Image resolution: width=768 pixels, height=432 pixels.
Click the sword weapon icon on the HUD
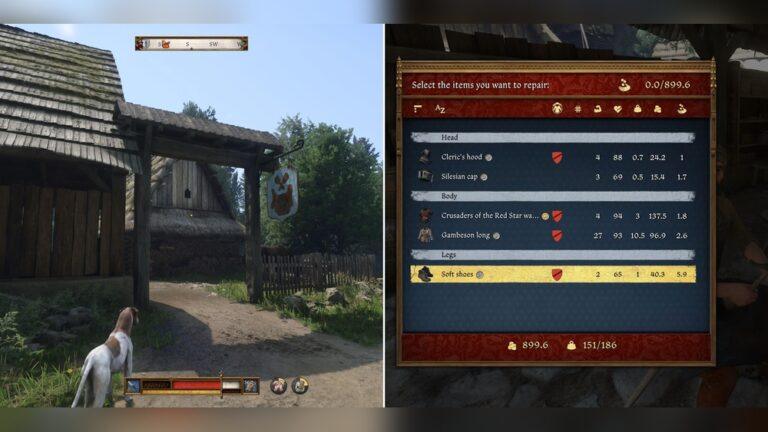133,385
